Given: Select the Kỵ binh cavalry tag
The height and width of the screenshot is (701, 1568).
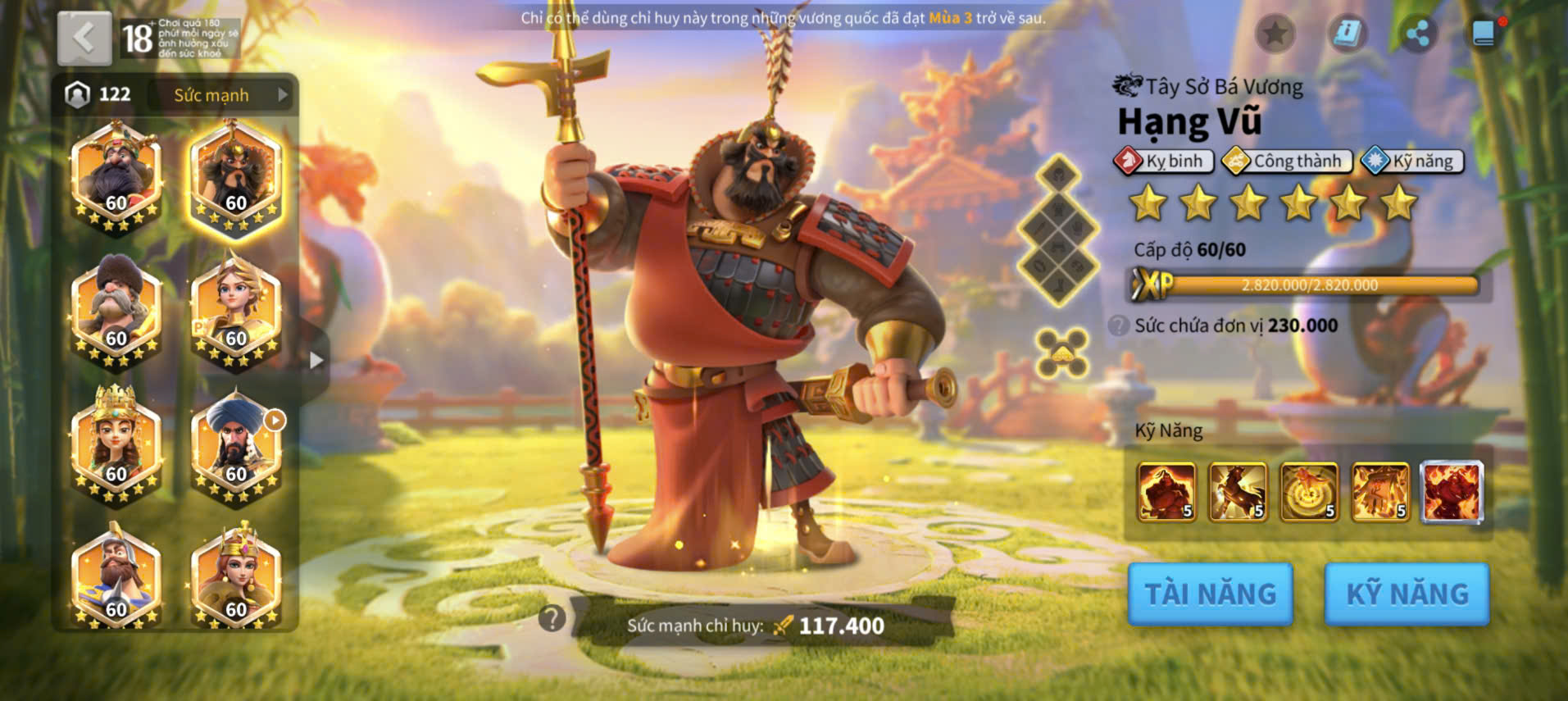Looking at the screenshot, I should 1163,161.
